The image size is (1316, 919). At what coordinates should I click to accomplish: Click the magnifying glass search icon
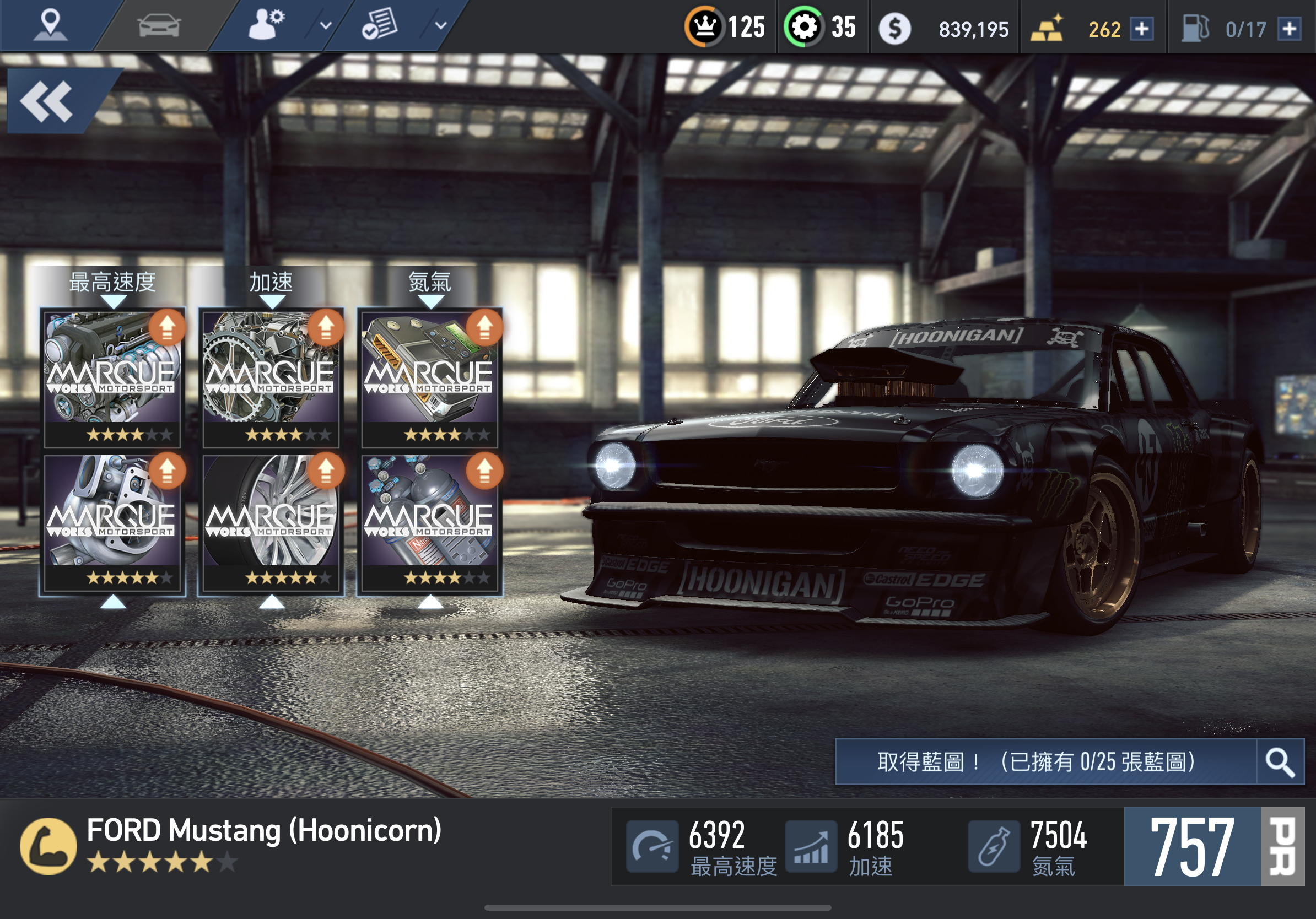(x=1280, y=761)
